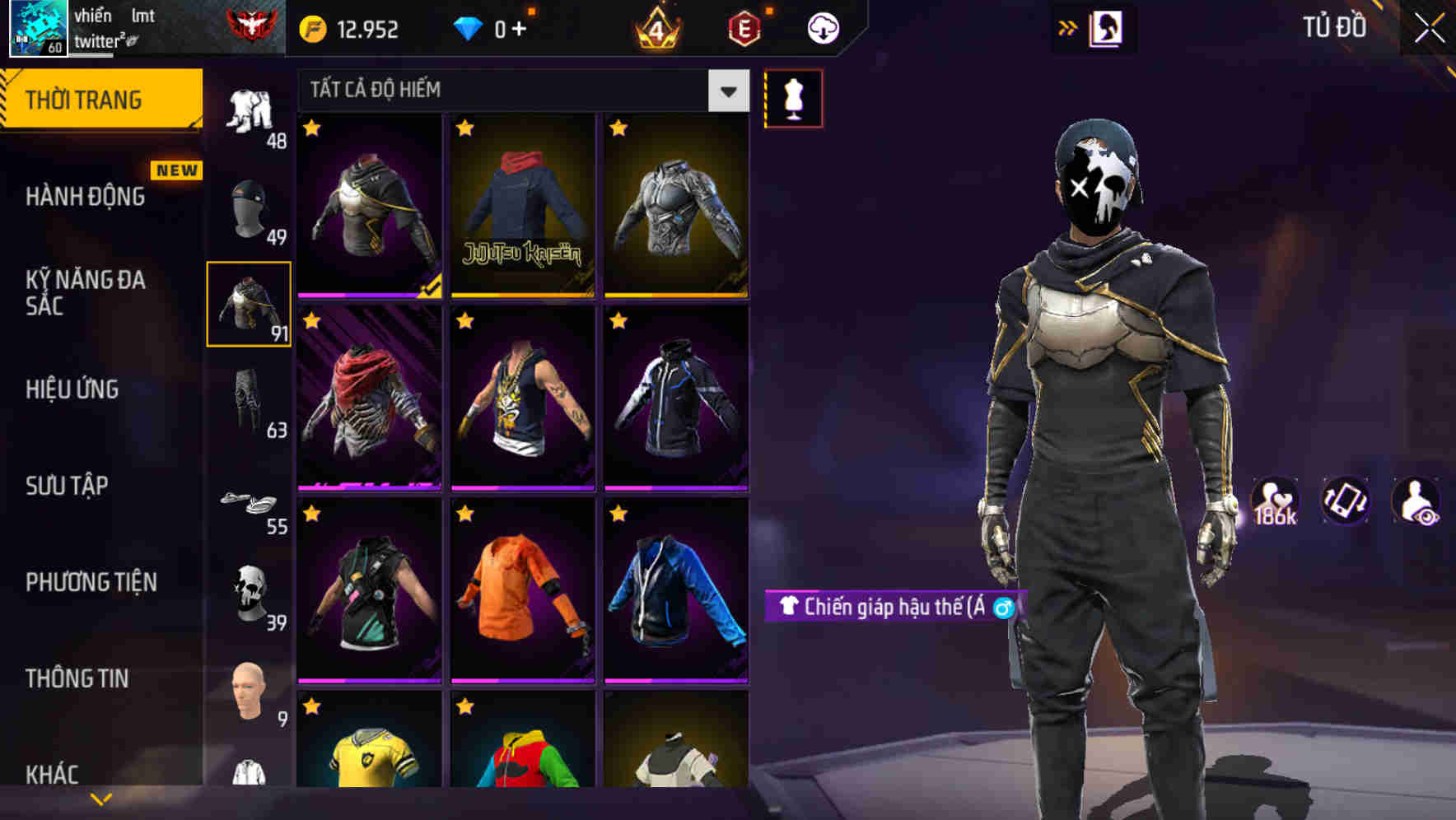The width and height of the screenshot is (1456, 820).
Task: Click the double-arrow collapse control near TỦ ĐỒ
Action: pos(1069,26)
